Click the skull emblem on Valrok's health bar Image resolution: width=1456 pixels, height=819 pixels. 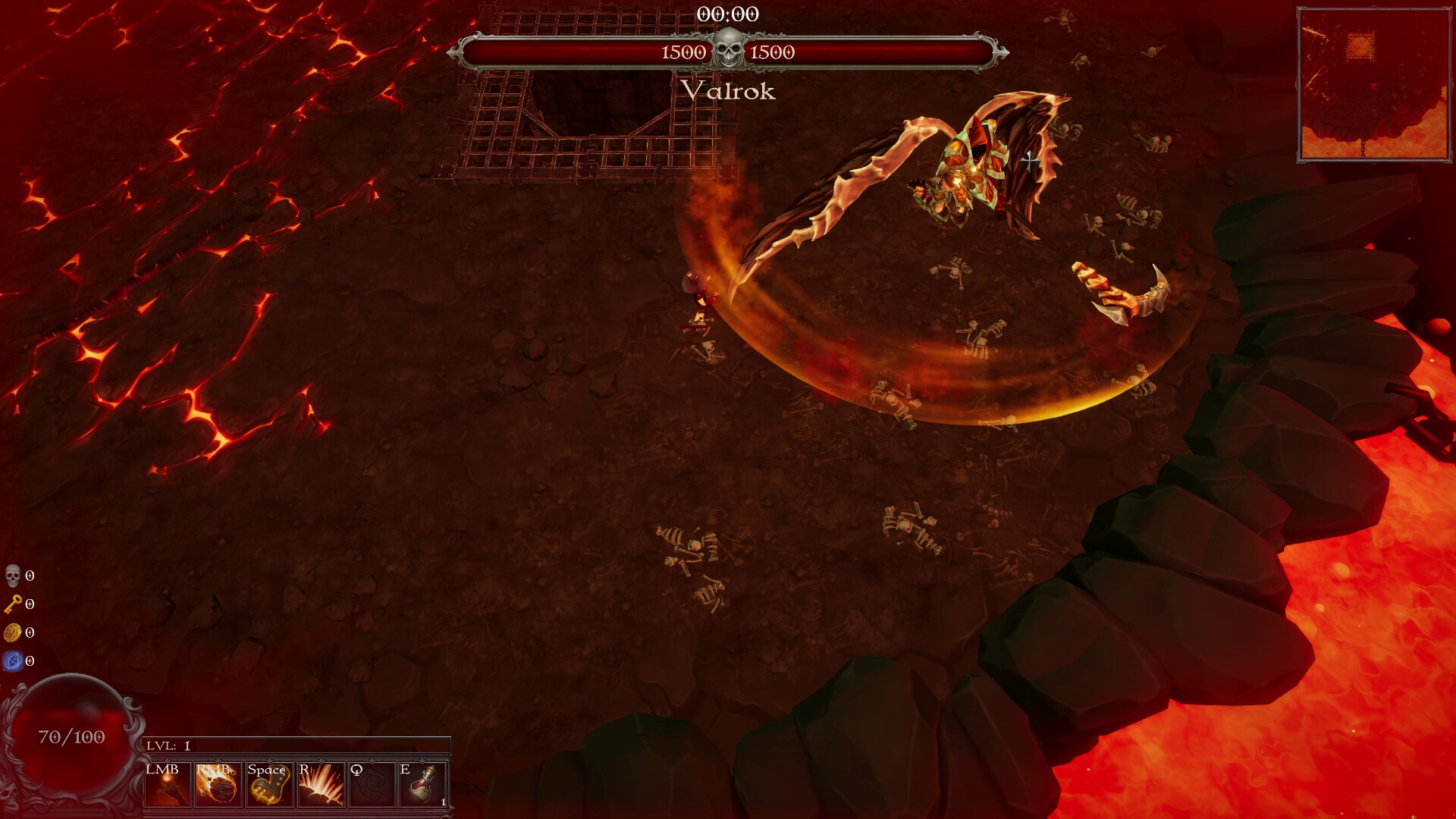pyautogui.click(x=729, y=47)
